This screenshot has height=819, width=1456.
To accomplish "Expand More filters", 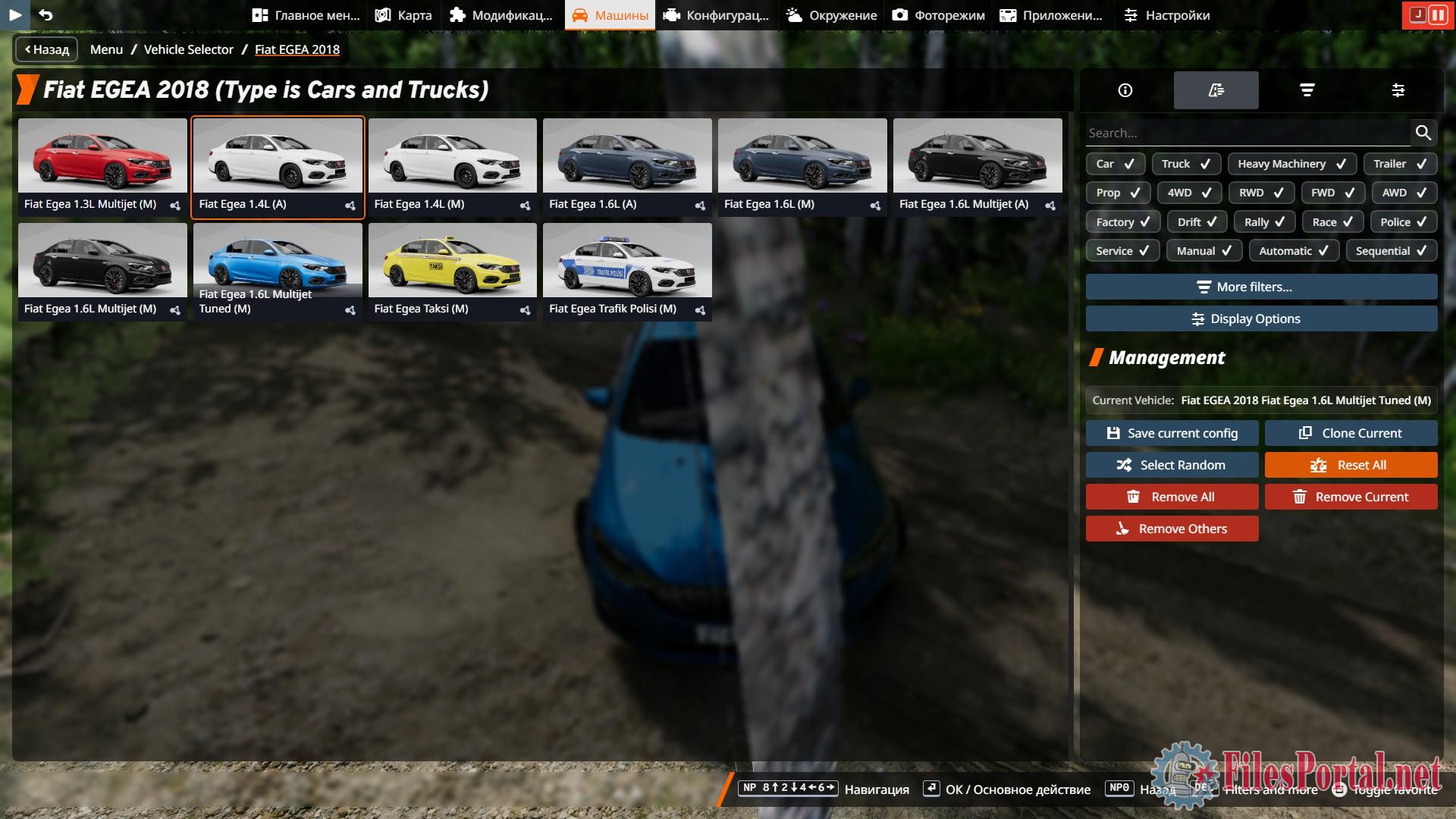I will coord(1261,287).
